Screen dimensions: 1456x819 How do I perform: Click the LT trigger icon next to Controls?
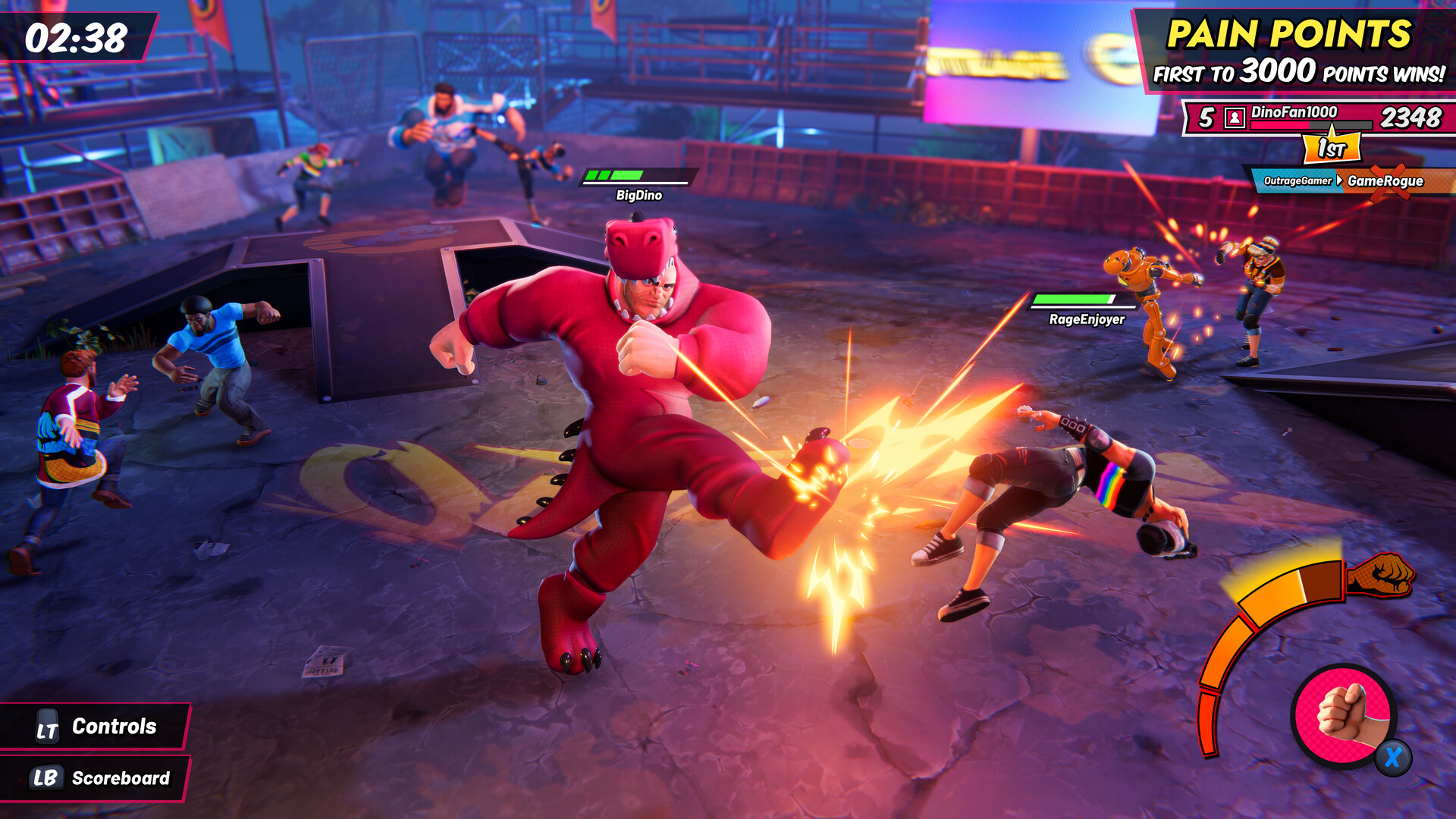[x=45, y=726]
